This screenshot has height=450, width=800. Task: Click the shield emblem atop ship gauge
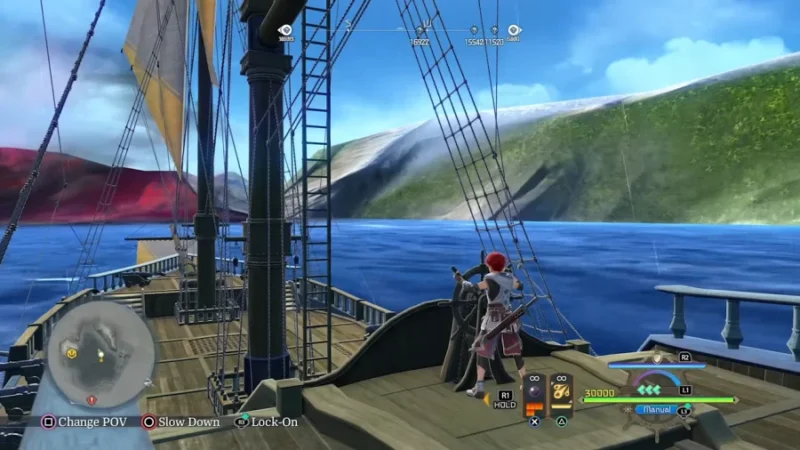pos(656,357)
